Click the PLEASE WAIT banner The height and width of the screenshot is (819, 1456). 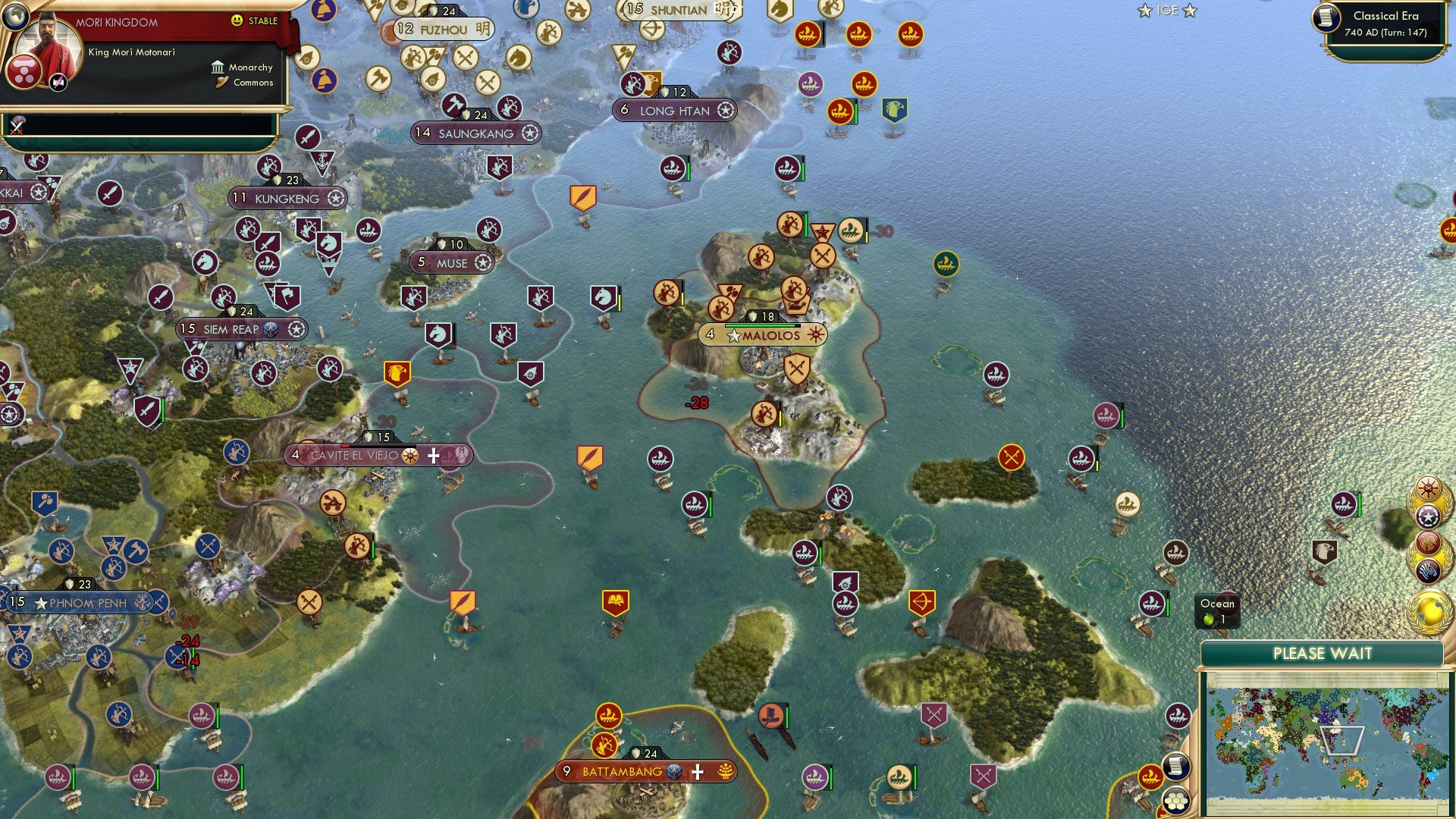click(x=1323, y=653)
